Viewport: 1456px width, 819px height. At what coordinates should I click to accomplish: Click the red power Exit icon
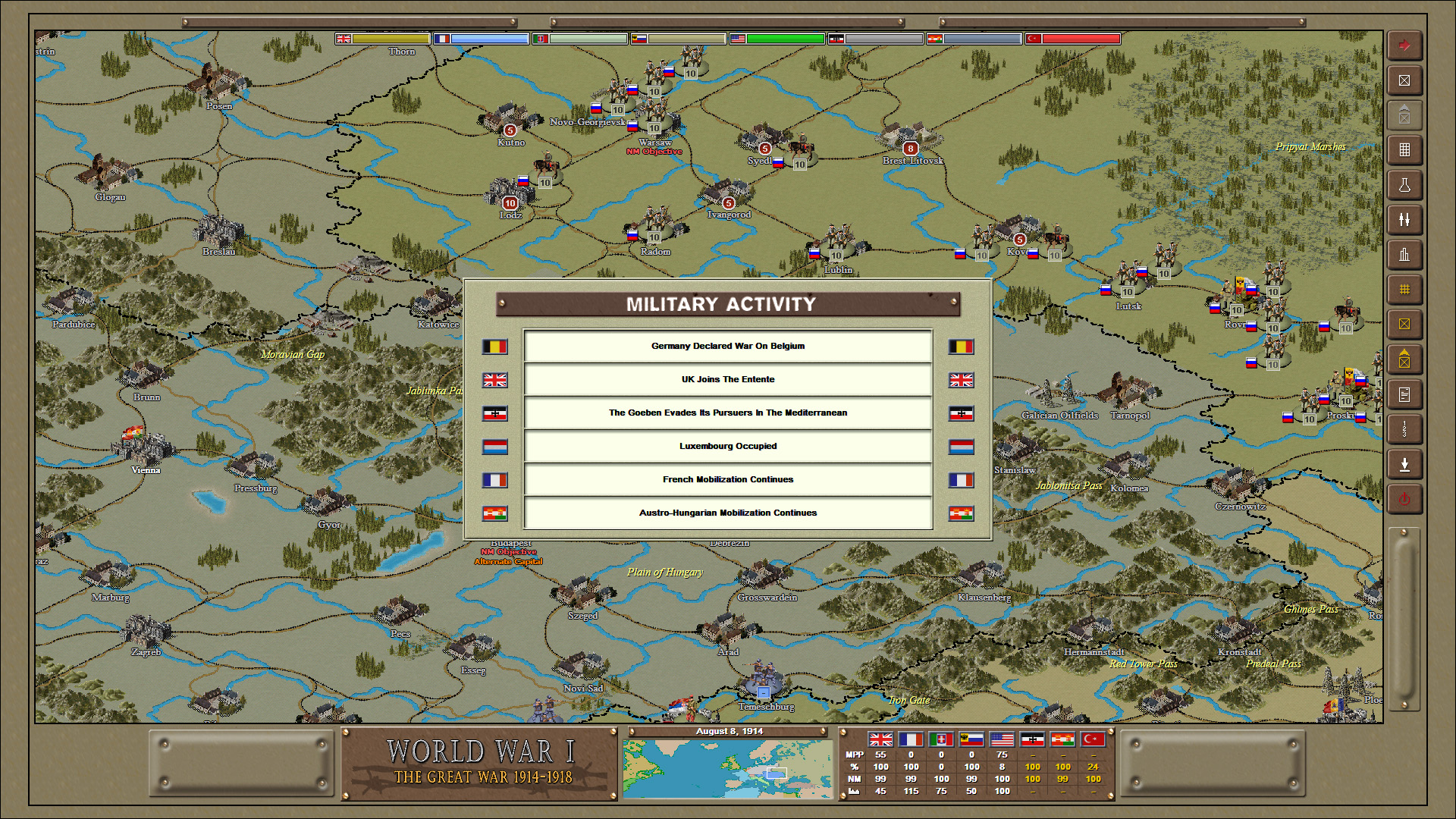(1404, 498)
